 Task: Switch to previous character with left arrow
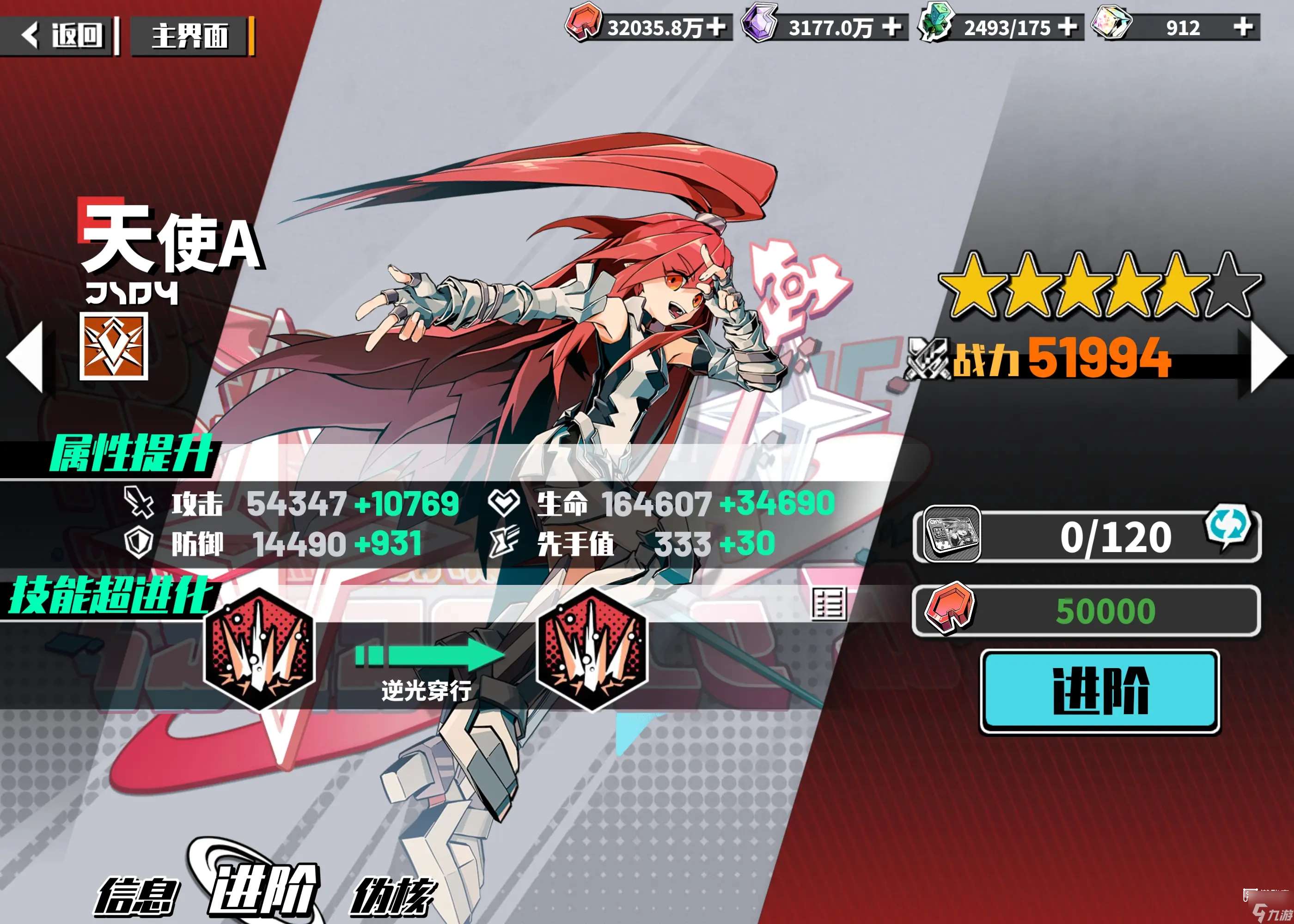click(x=25, y=357)
